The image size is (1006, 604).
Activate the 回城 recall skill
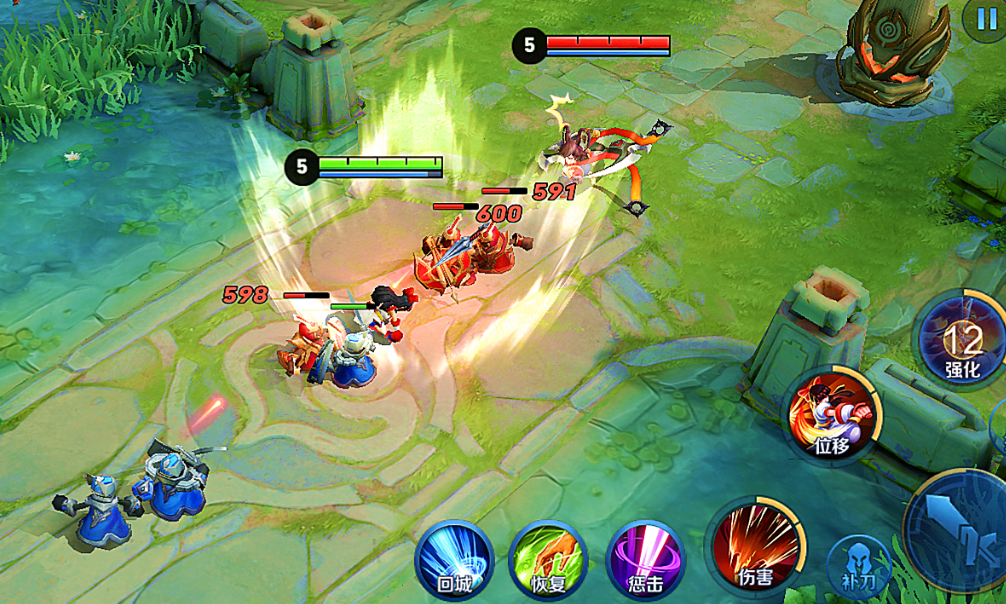click(454, 556)
